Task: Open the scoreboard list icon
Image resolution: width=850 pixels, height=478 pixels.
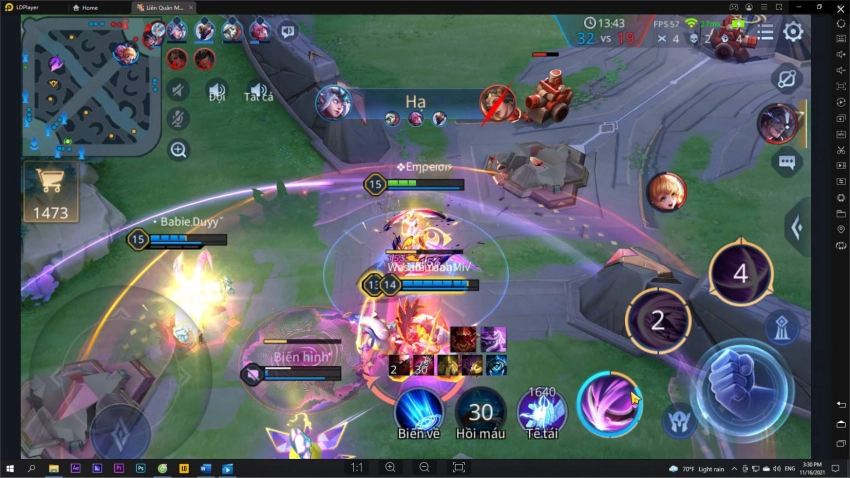Action: [764, 32]
